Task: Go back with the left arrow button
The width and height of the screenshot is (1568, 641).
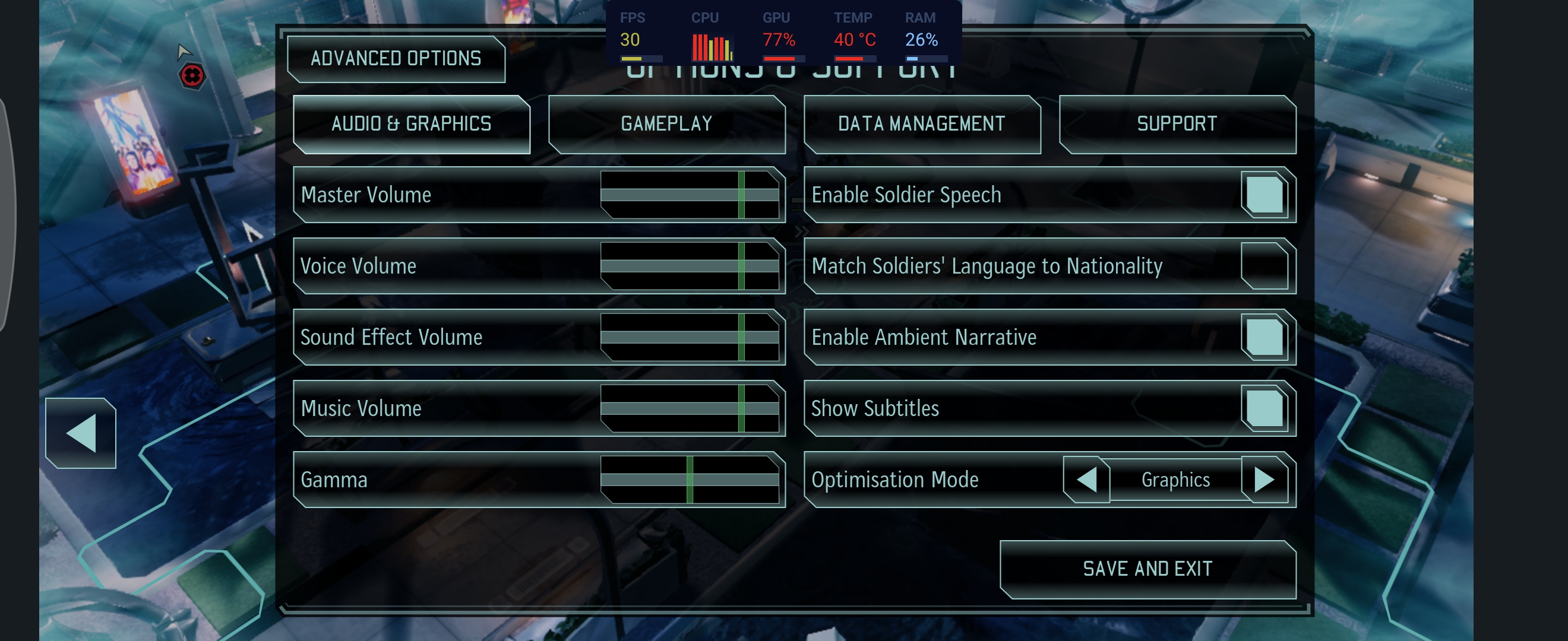Action: point(81,433)
